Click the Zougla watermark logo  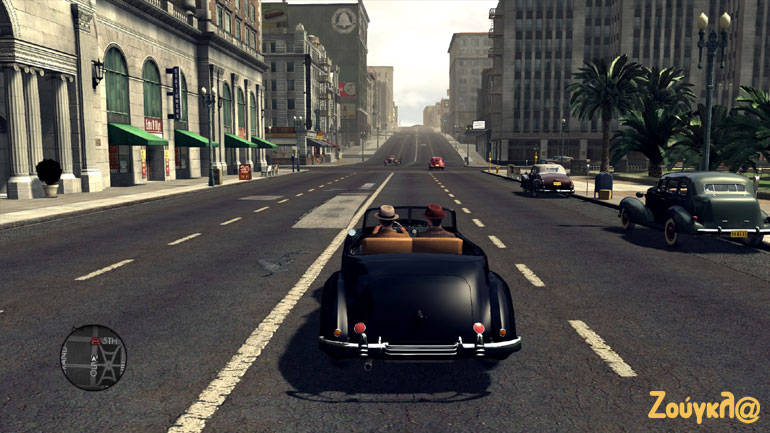click(x=703, y=406)
